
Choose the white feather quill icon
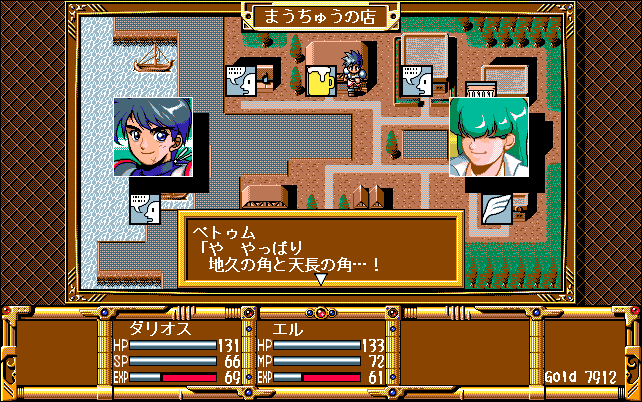496,208
